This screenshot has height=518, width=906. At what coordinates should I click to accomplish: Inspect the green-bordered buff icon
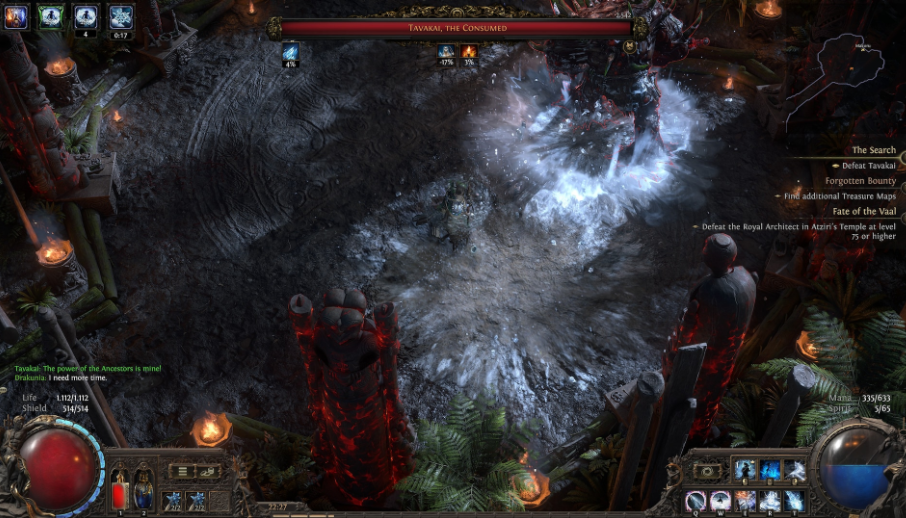(x=50, y=16)
